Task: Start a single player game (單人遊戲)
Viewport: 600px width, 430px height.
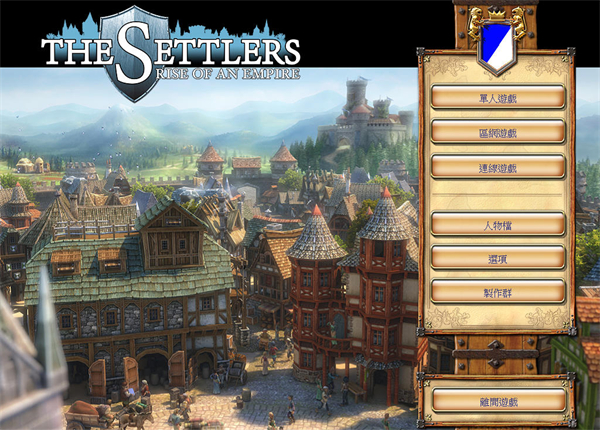Action: tap(498, 97)
